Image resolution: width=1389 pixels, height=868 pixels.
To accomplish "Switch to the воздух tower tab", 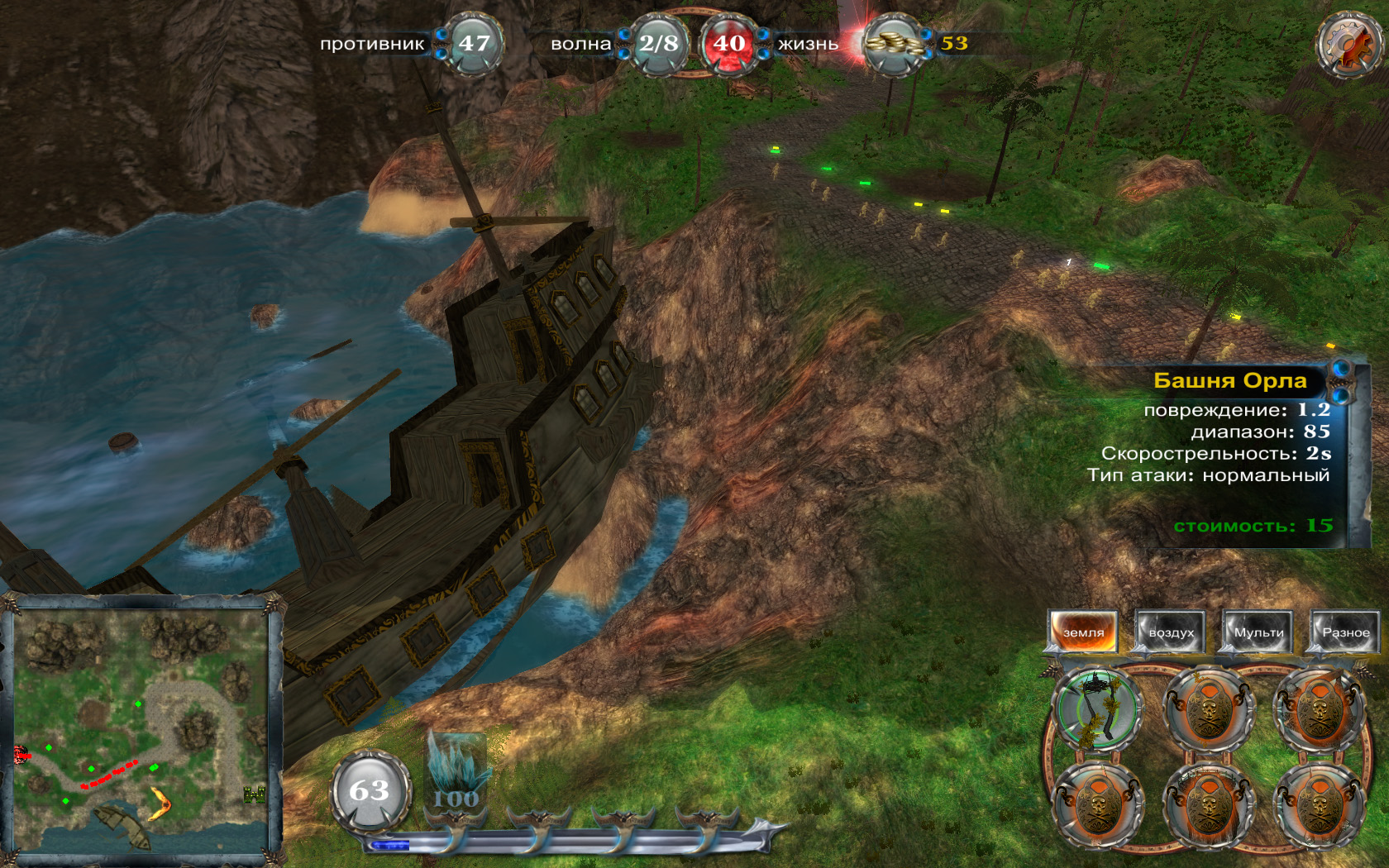I will coord(1171,632).
